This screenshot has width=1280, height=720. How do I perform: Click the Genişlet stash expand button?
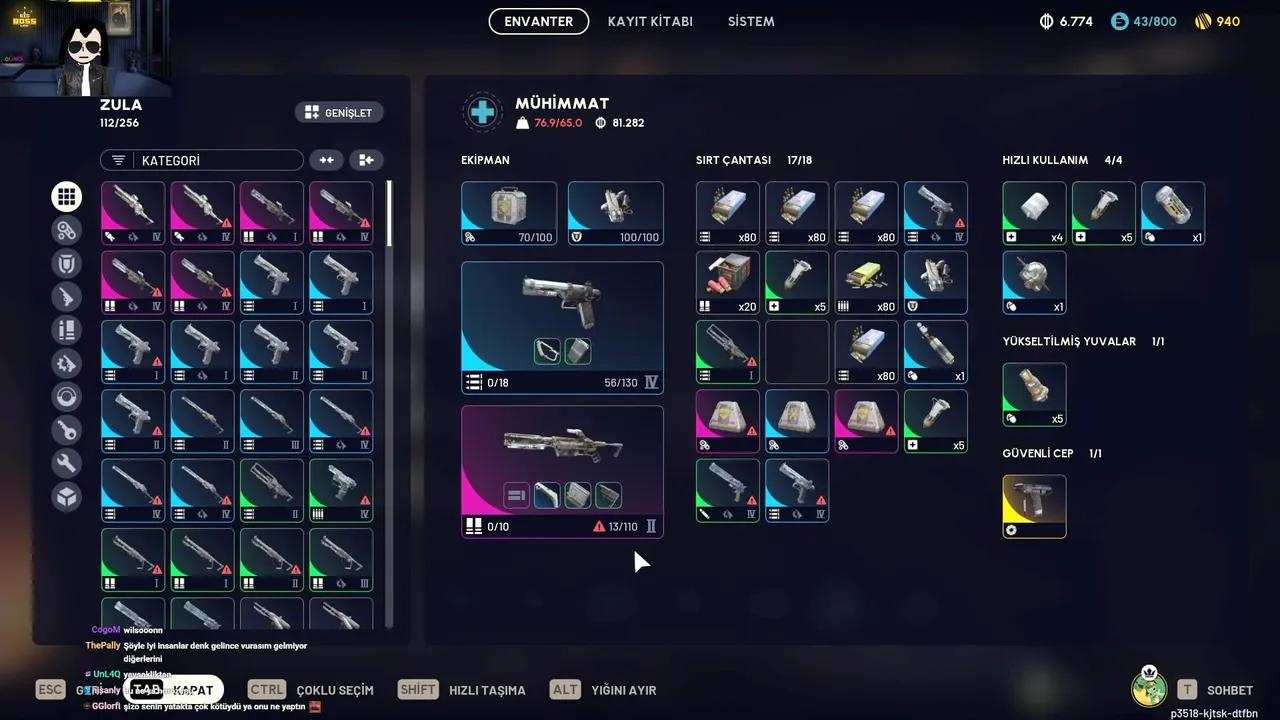click(339, 113)
